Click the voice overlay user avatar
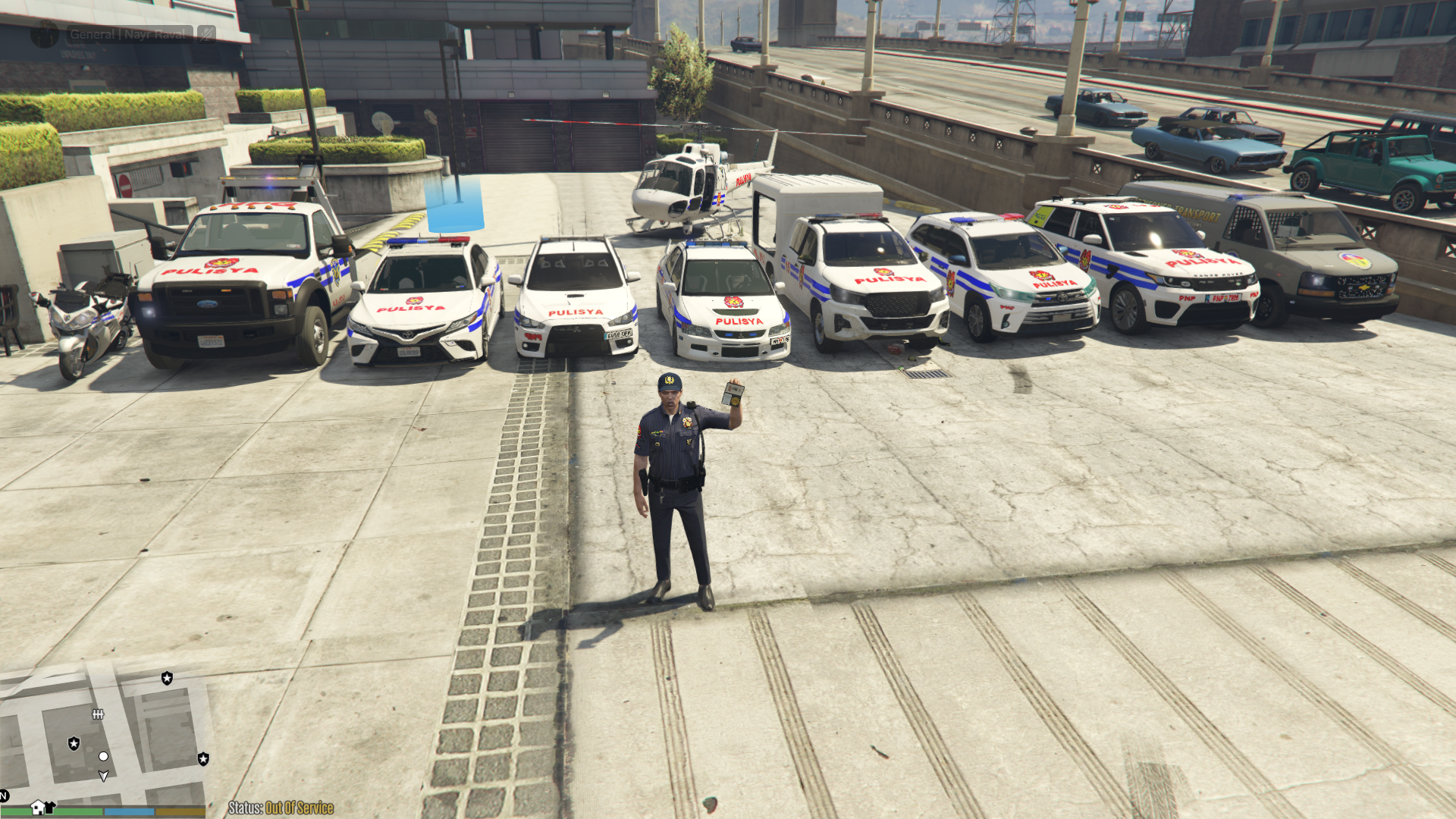1456x819 pixels. tap(45, 34)
